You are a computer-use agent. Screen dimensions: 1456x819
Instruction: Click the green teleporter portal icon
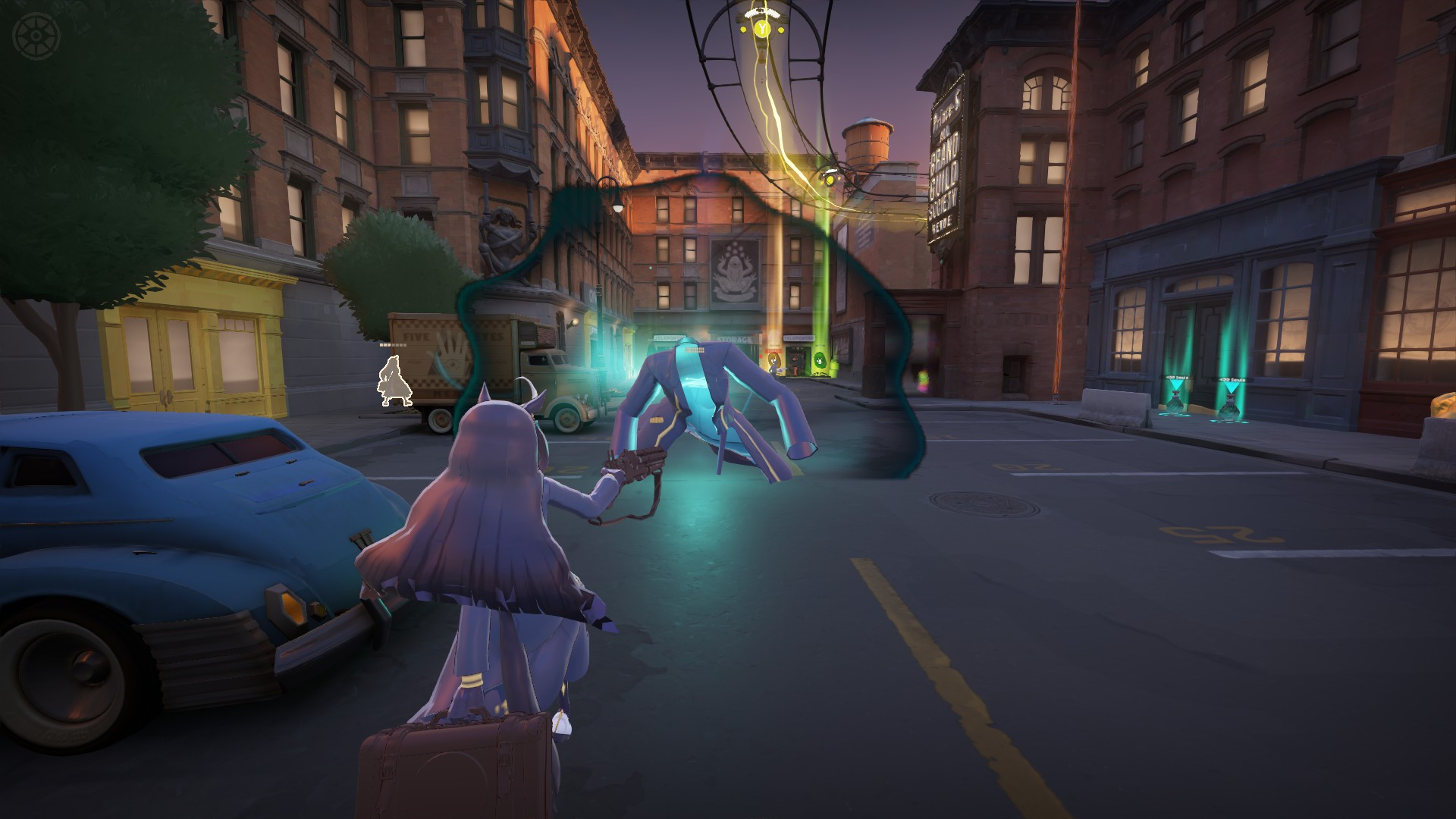pos(819,361)
